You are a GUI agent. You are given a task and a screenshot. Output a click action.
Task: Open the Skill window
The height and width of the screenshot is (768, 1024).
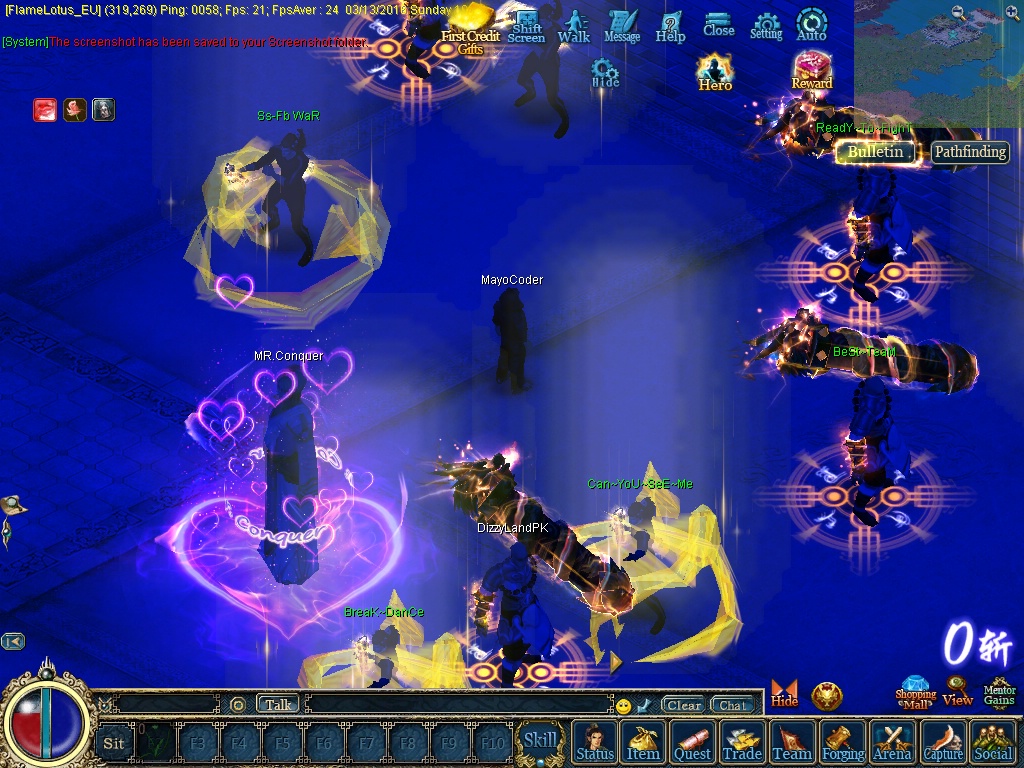pos(541,741)
